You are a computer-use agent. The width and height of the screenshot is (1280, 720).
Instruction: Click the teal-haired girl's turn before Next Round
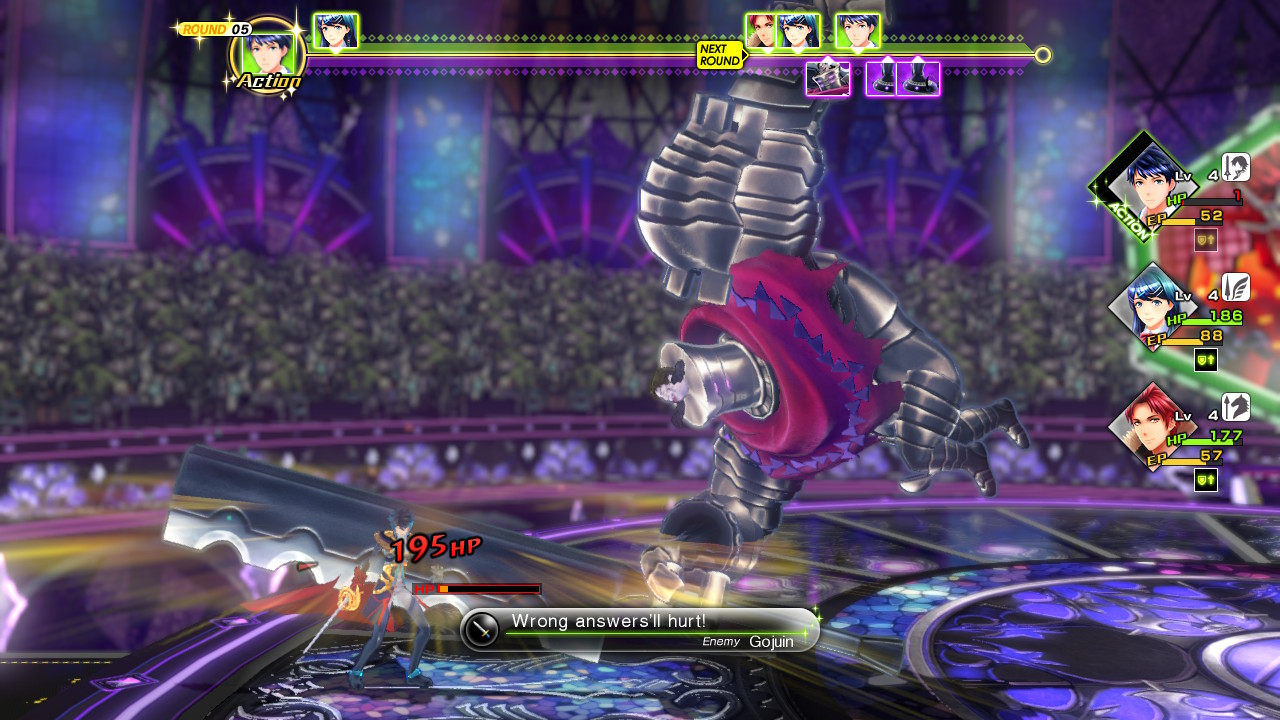[x=336, y=31]
